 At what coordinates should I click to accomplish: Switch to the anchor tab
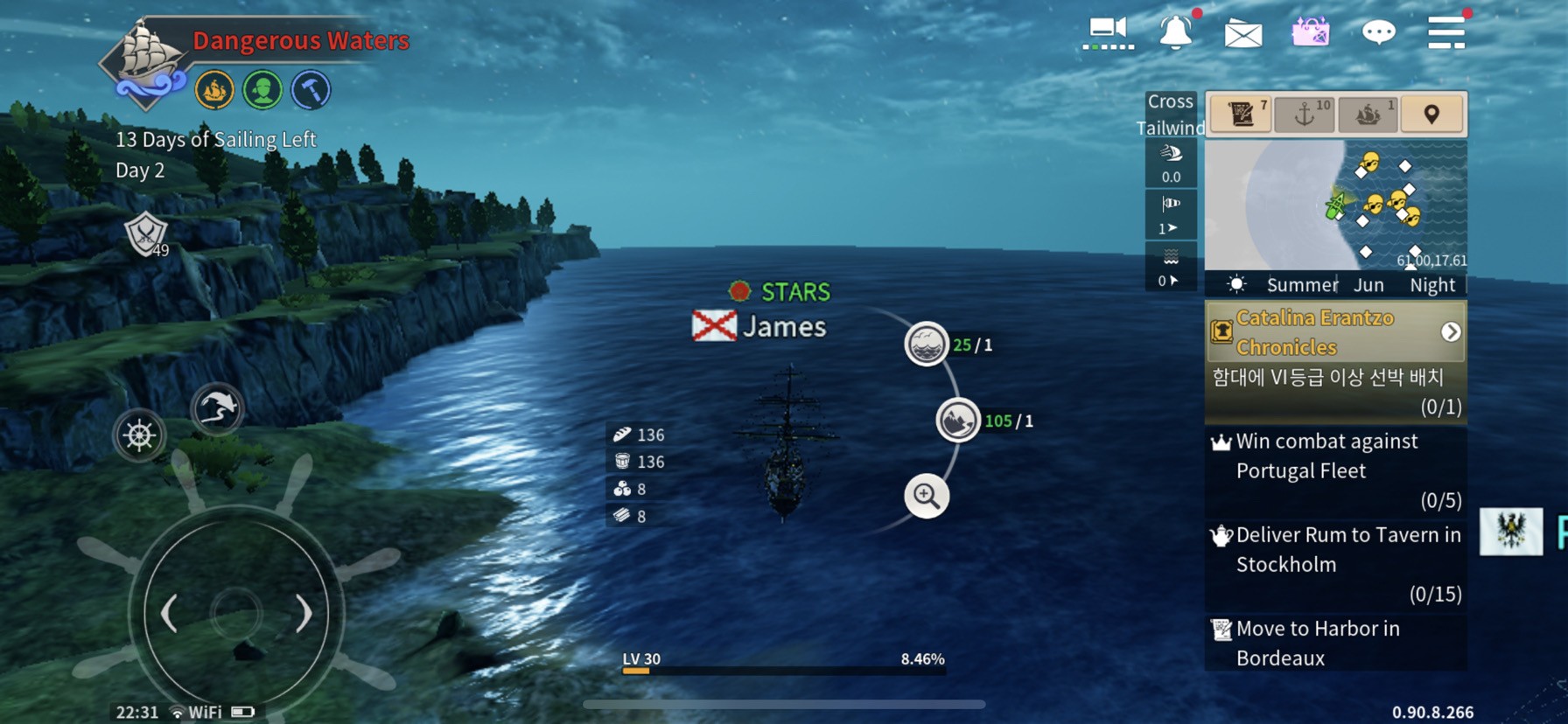click(1305, 114)
